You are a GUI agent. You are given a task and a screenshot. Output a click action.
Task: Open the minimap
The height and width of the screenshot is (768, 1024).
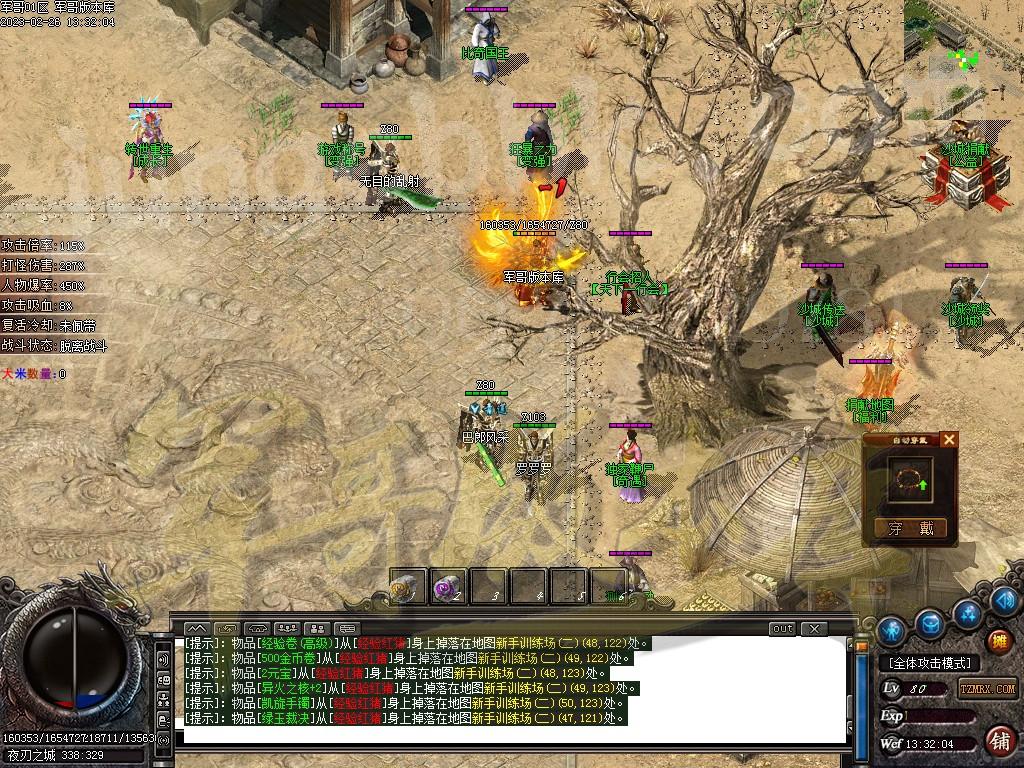coord(963,50)
